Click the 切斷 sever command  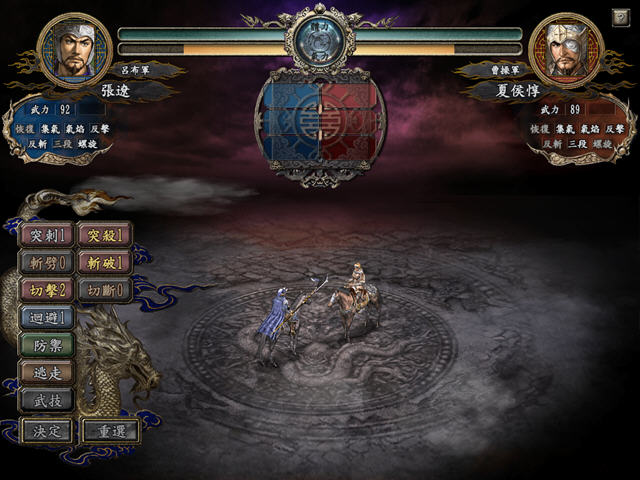point(104,290)
